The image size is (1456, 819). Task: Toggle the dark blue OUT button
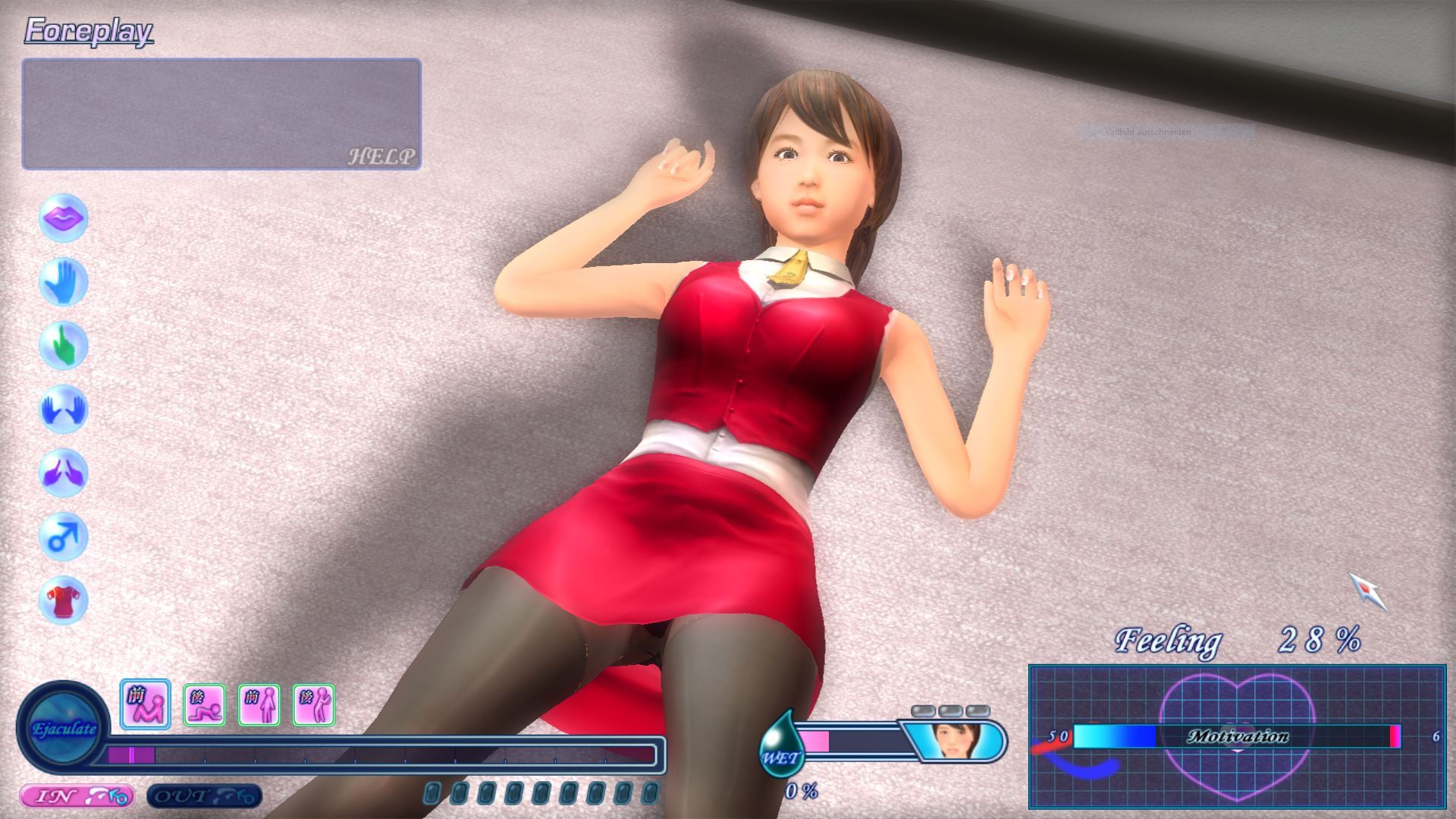[203, 796]
